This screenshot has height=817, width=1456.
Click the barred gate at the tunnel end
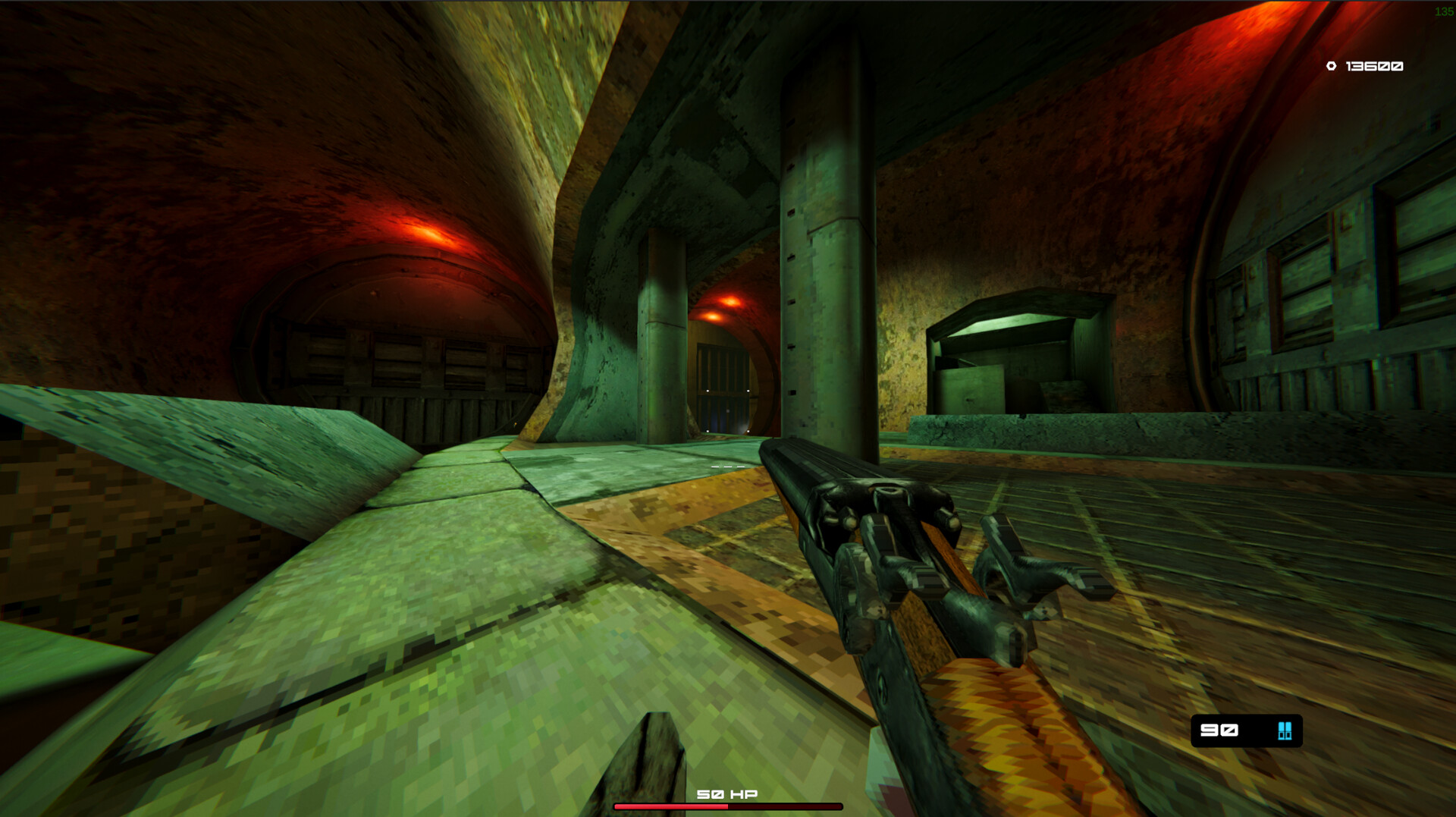tap(724, 387)
